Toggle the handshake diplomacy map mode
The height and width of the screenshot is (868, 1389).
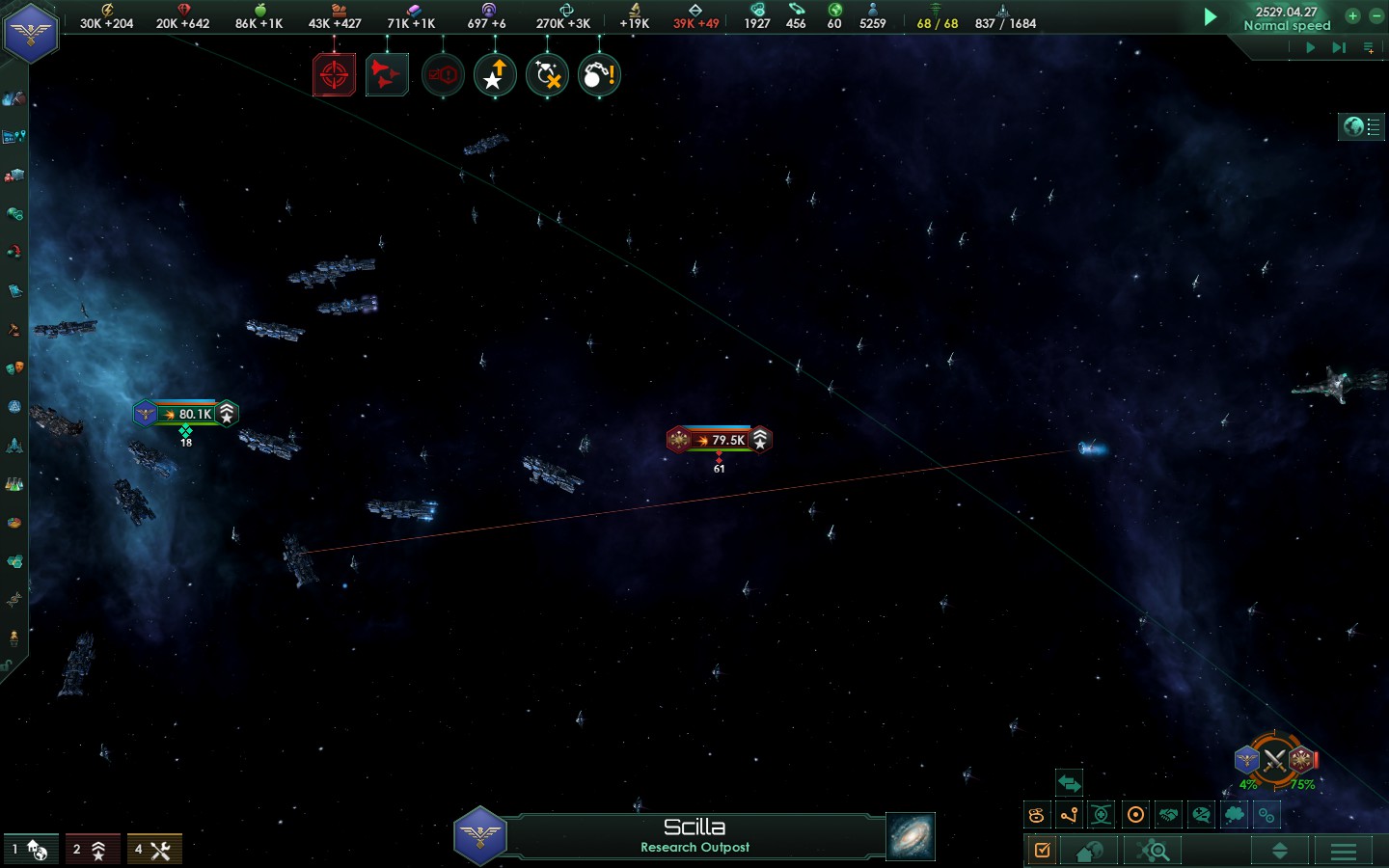[x=1168, y=815]
